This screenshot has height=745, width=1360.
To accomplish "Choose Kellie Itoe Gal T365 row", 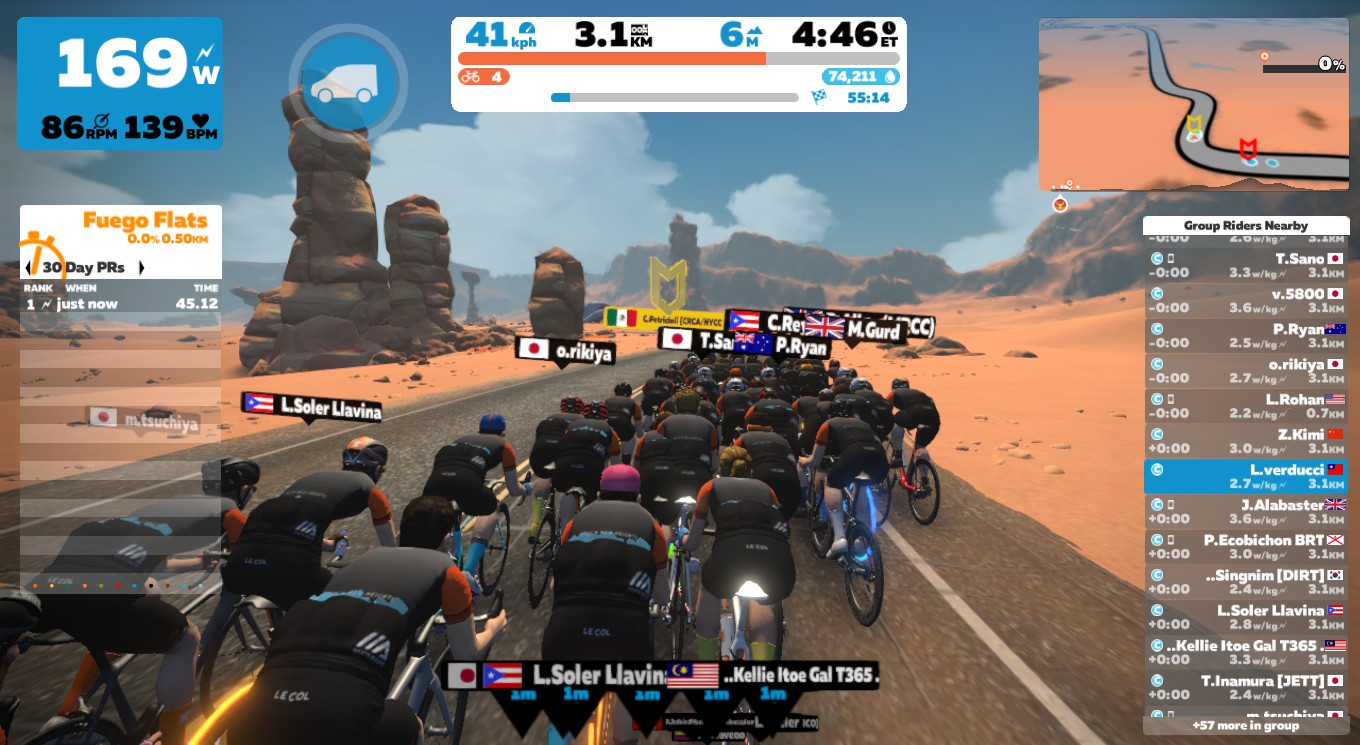I will [x=1246, y=652].
